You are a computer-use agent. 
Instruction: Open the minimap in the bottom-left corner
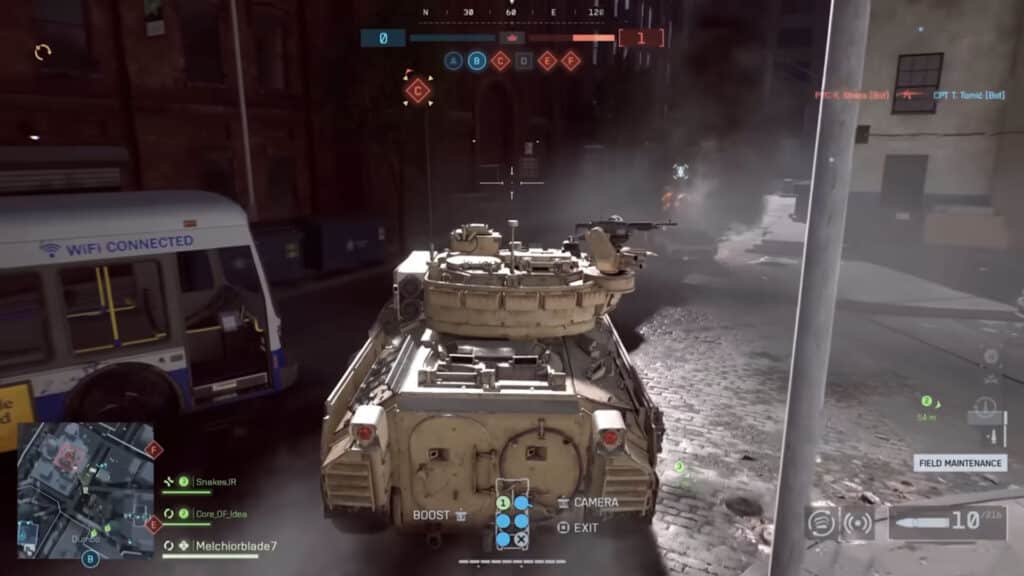pos(84,488)
